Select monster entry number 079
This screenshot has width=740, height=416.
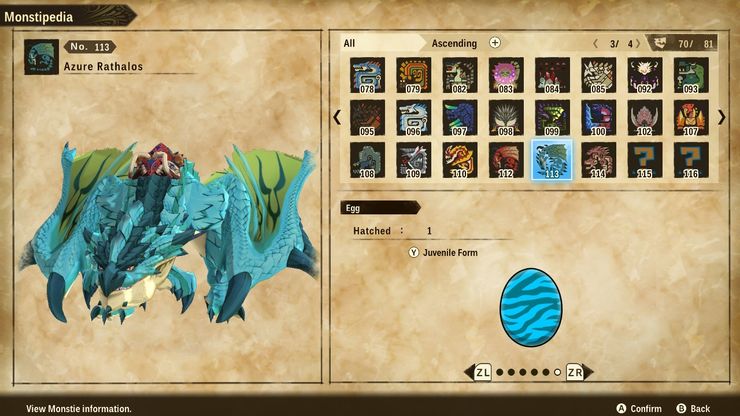click(x=414, y=75)
